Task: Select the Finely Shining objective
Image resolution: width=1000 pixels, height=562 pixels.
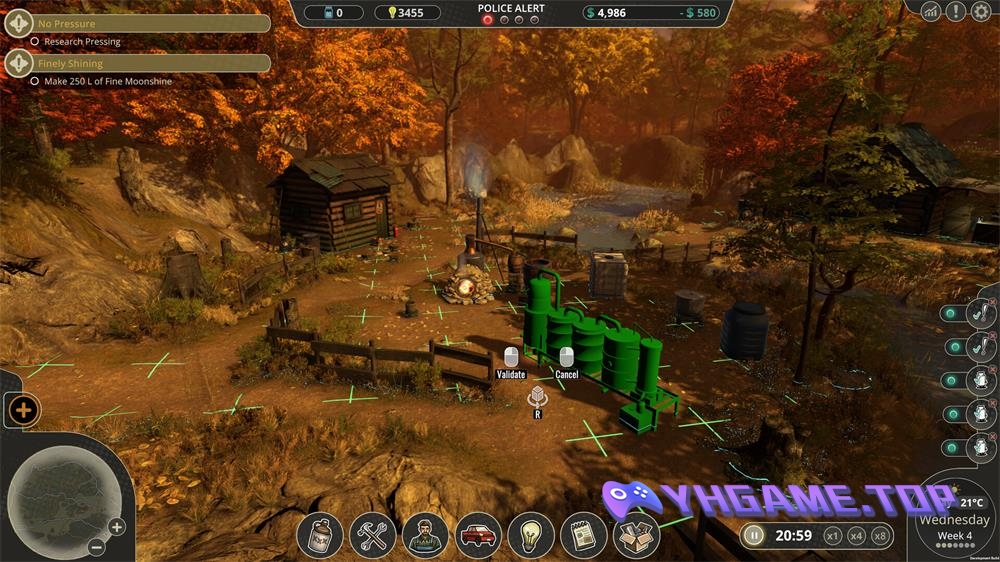Action: pos(138,63)
